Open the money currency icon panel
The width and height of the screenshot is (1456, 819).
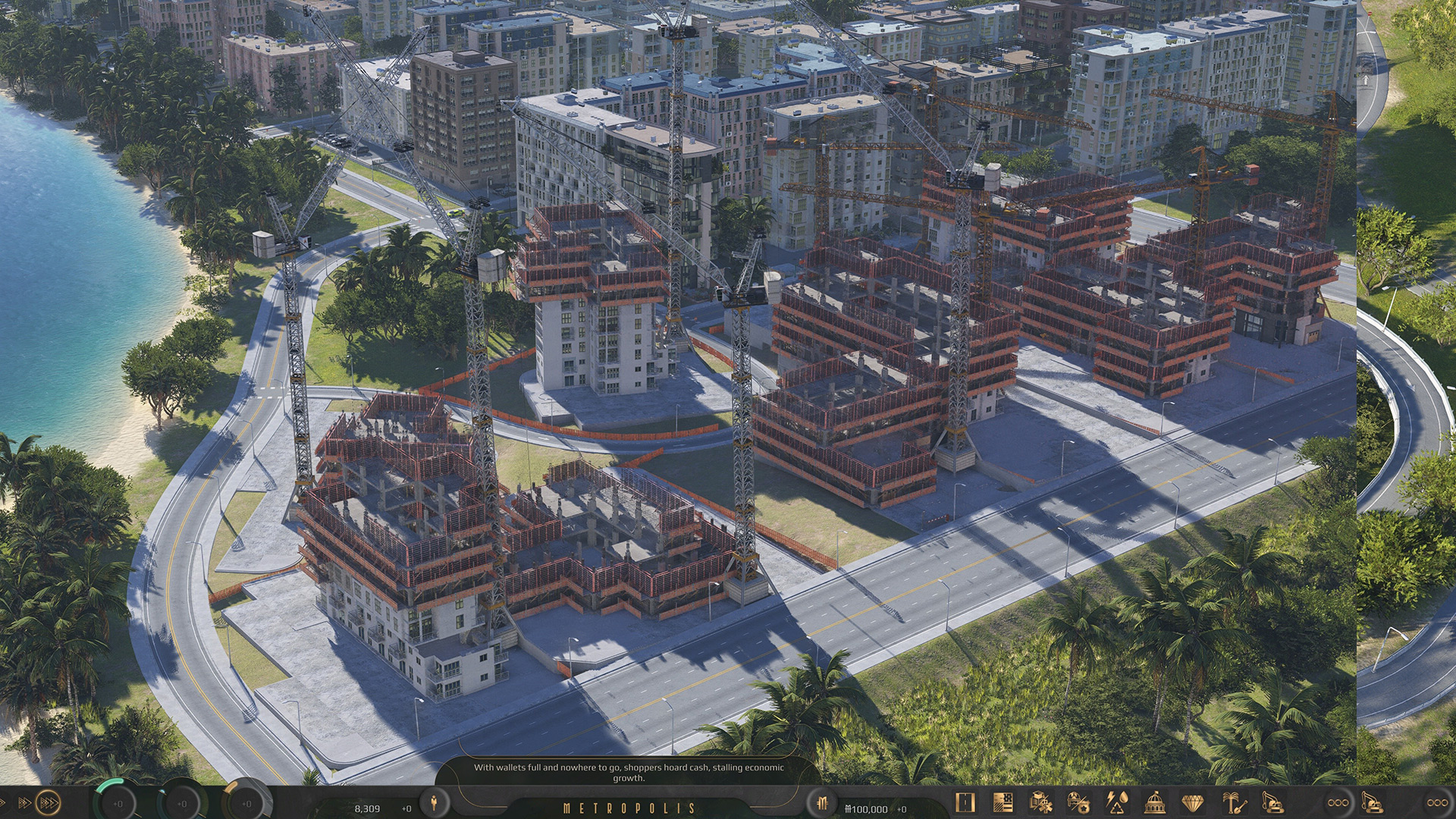click(x=822, y=802)
